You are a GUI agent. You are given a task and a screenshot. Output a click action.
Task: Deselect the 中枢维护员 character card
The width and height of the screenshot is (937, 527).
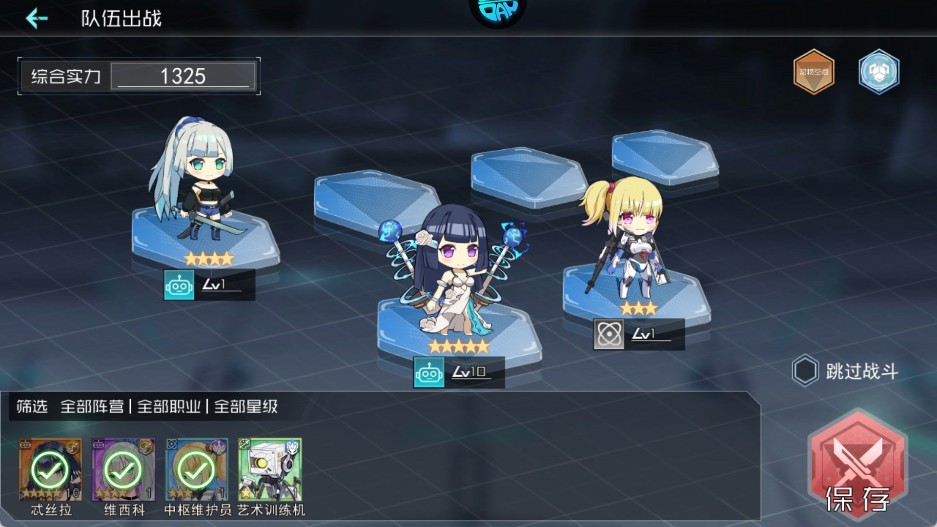[196, 468]
